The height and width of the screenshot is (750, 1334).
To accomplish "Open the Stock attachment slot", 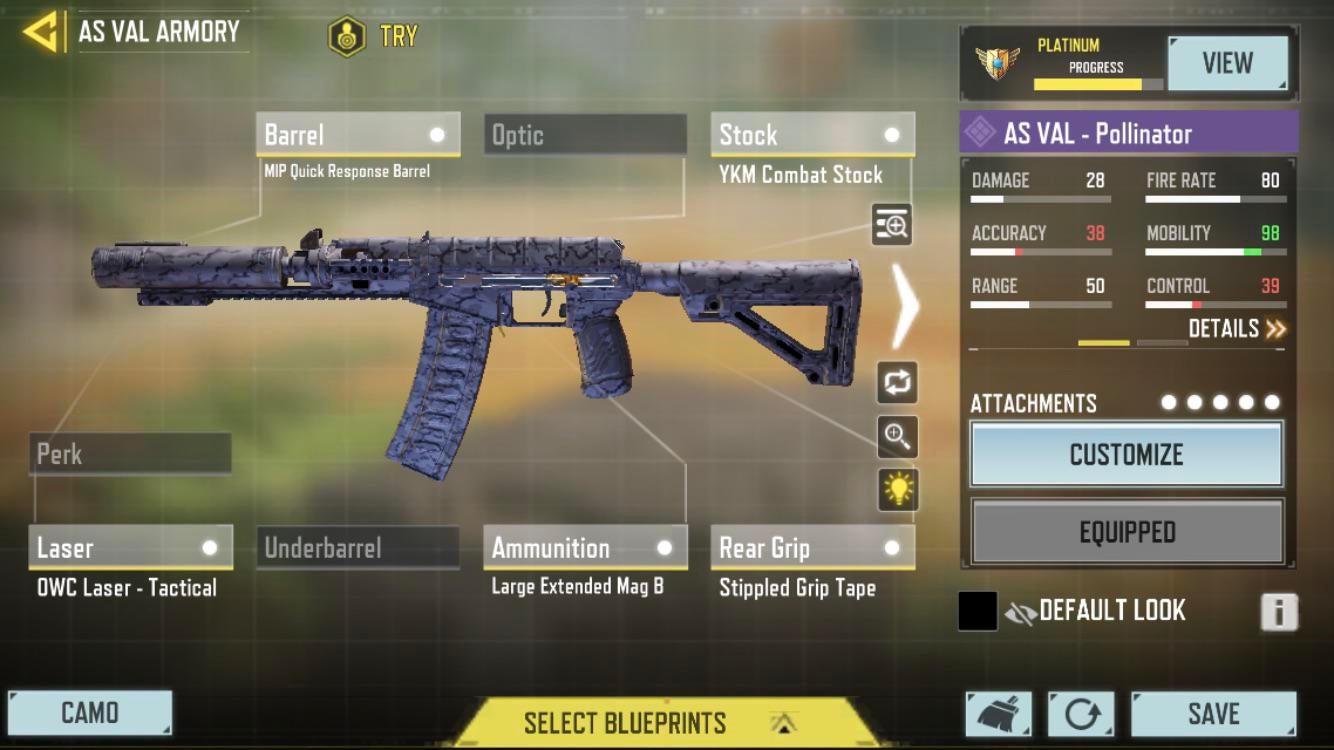I will (x=812, y=135).
